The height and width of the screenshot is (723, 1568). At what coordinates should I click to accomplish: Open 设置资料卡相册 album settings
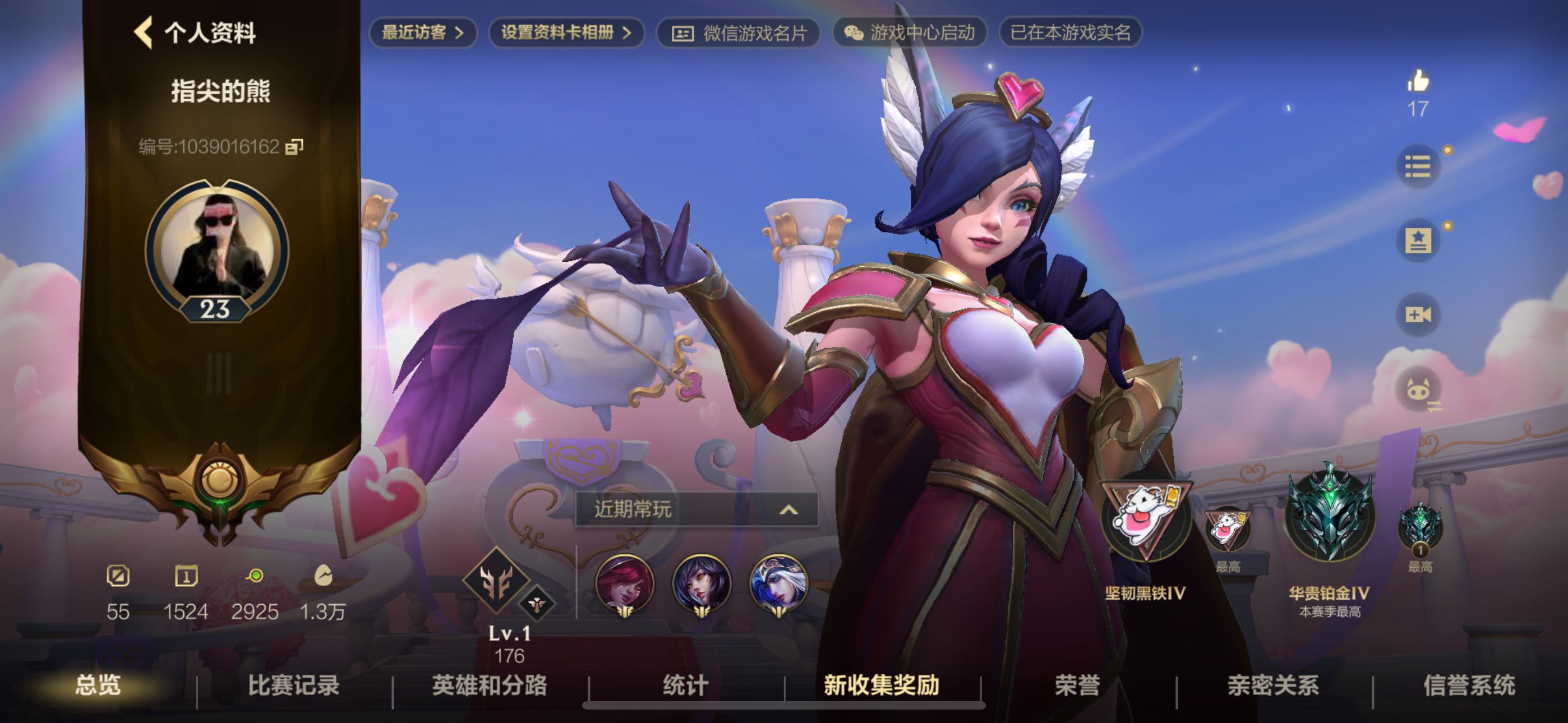click(566, 33)
